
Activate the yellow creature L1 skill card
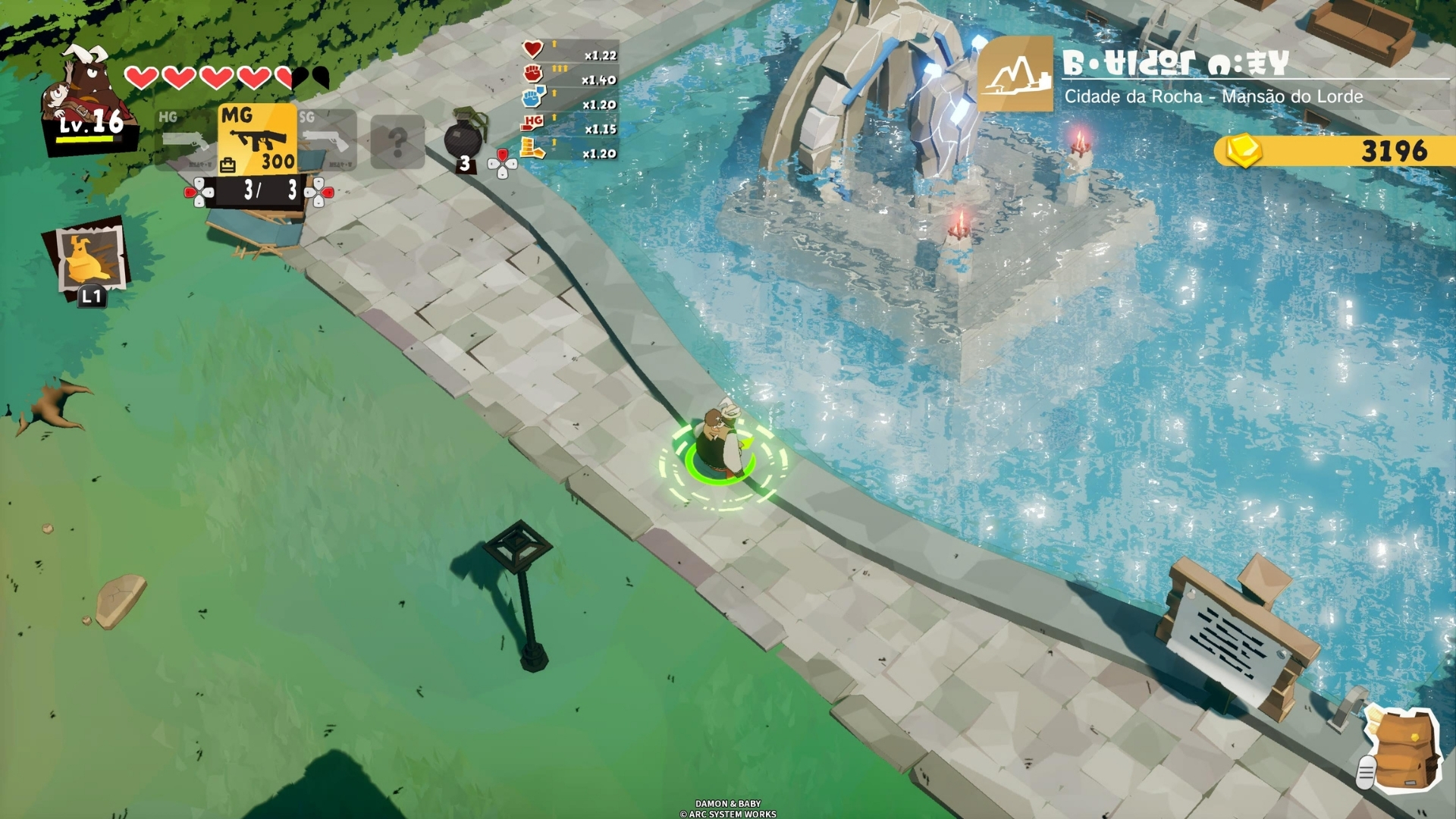click(90, 259)
